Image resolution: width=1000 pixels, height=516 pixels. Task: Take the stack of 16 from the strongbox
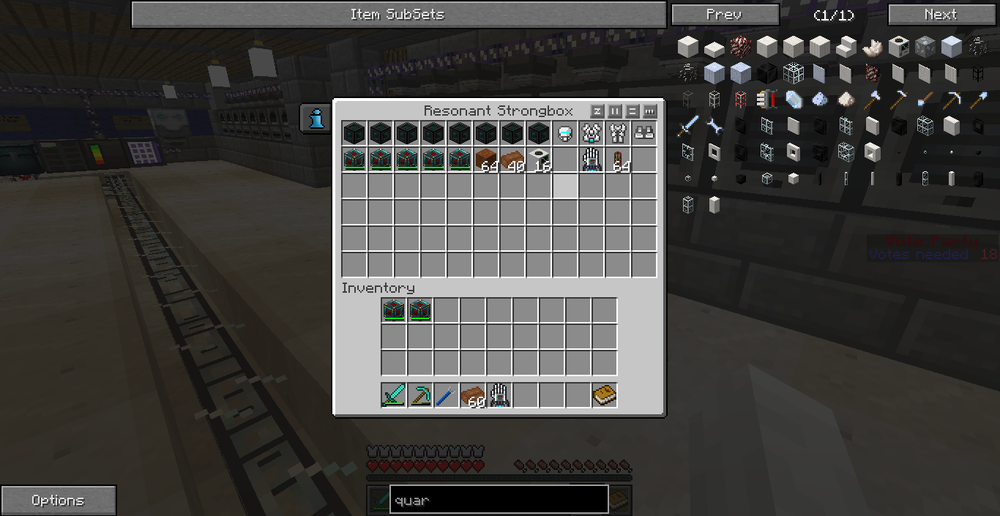point(540,159)
